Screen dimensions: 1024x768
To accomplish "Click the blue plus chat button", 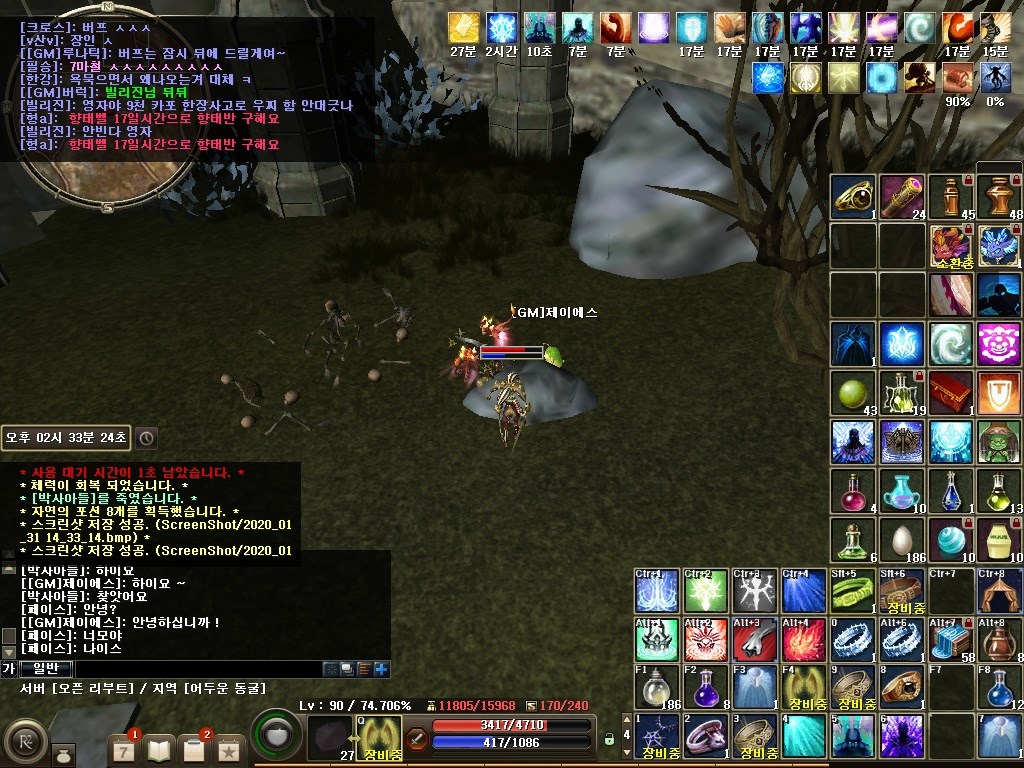I will pyautogui.click(x=381, y=669).
